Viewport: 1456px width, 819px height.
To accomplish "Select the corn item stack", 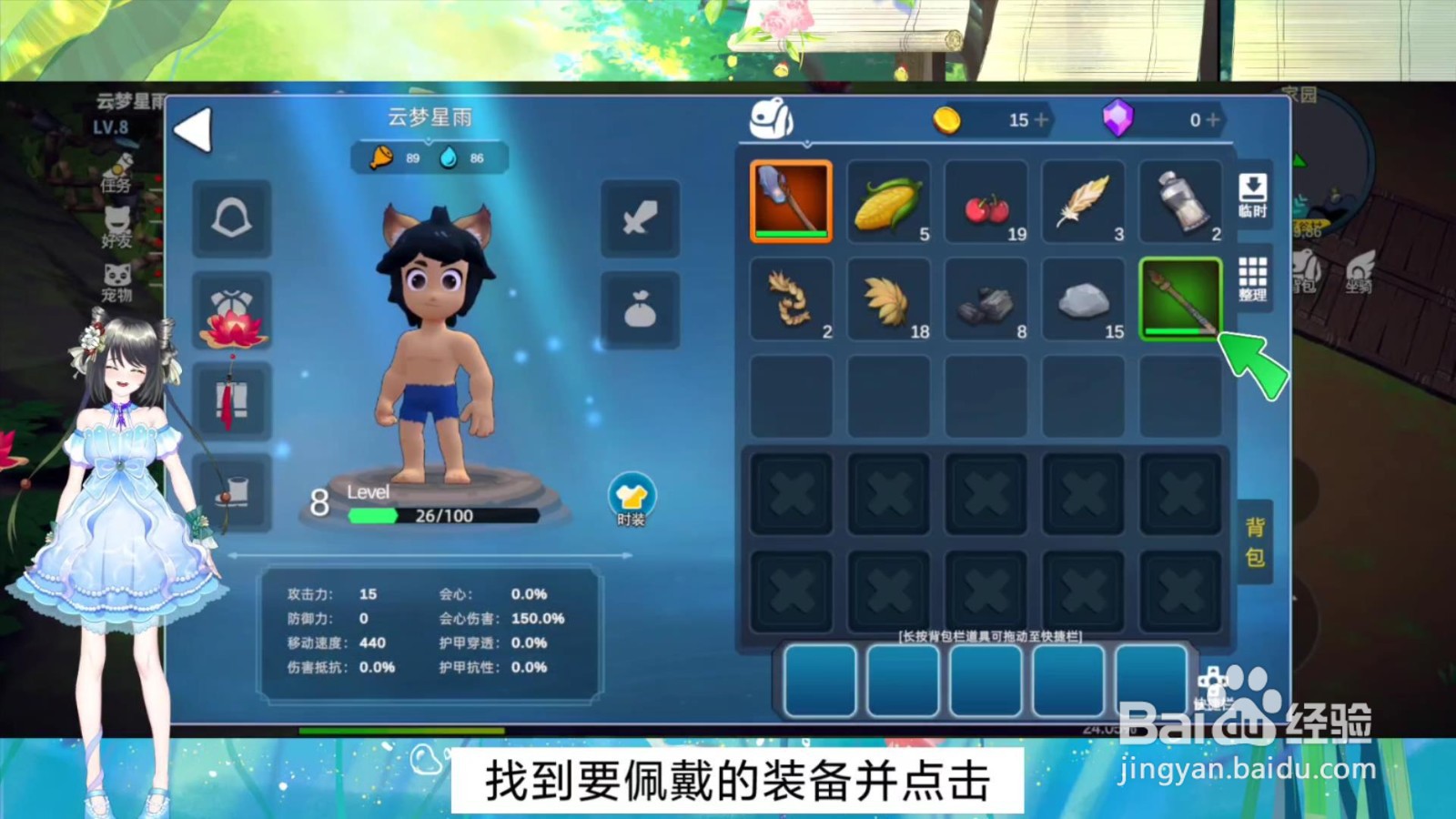I will 888,202.
